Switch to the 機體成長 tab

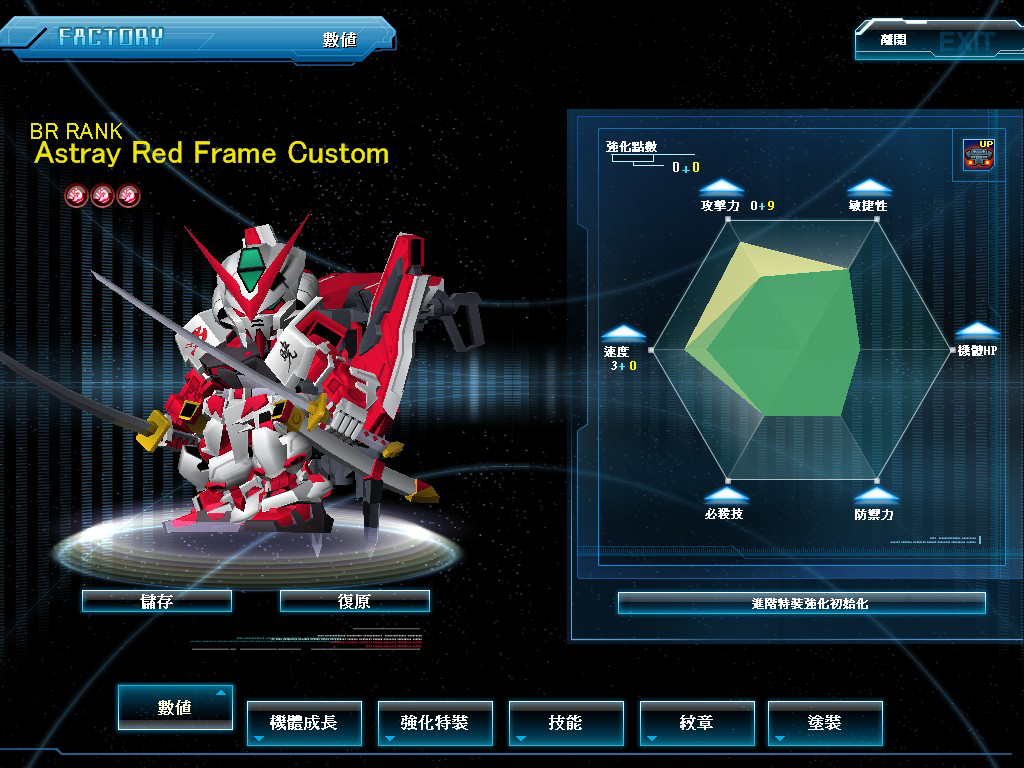click(x=304, y=723)
